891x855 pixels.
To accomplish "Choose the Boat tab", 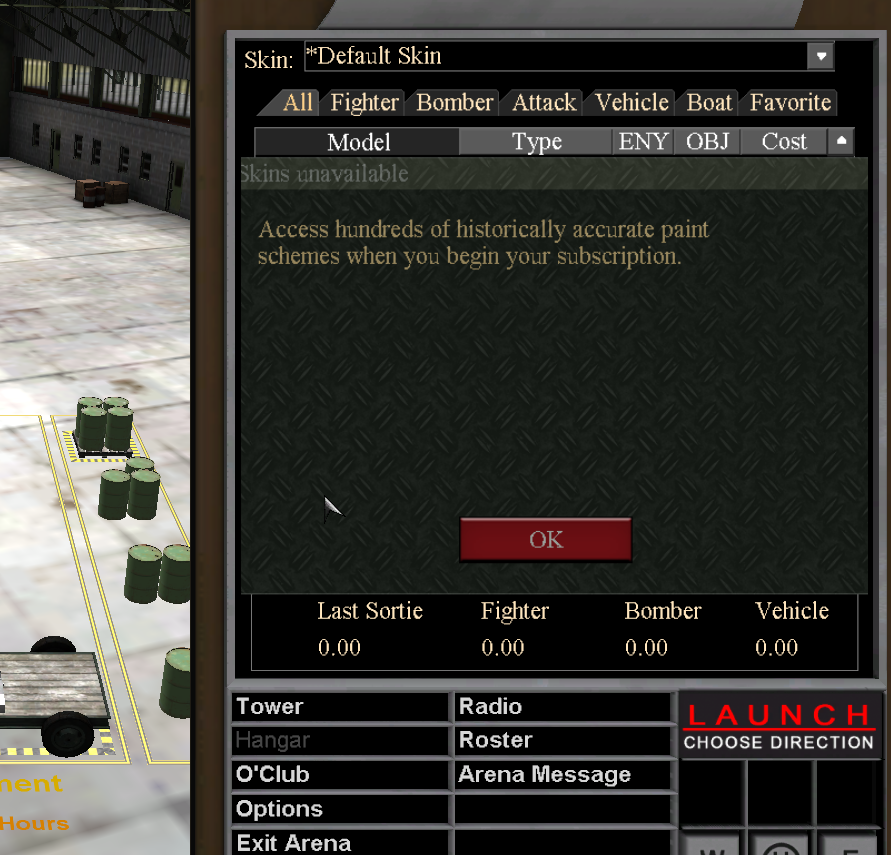I will click(709, 103).
